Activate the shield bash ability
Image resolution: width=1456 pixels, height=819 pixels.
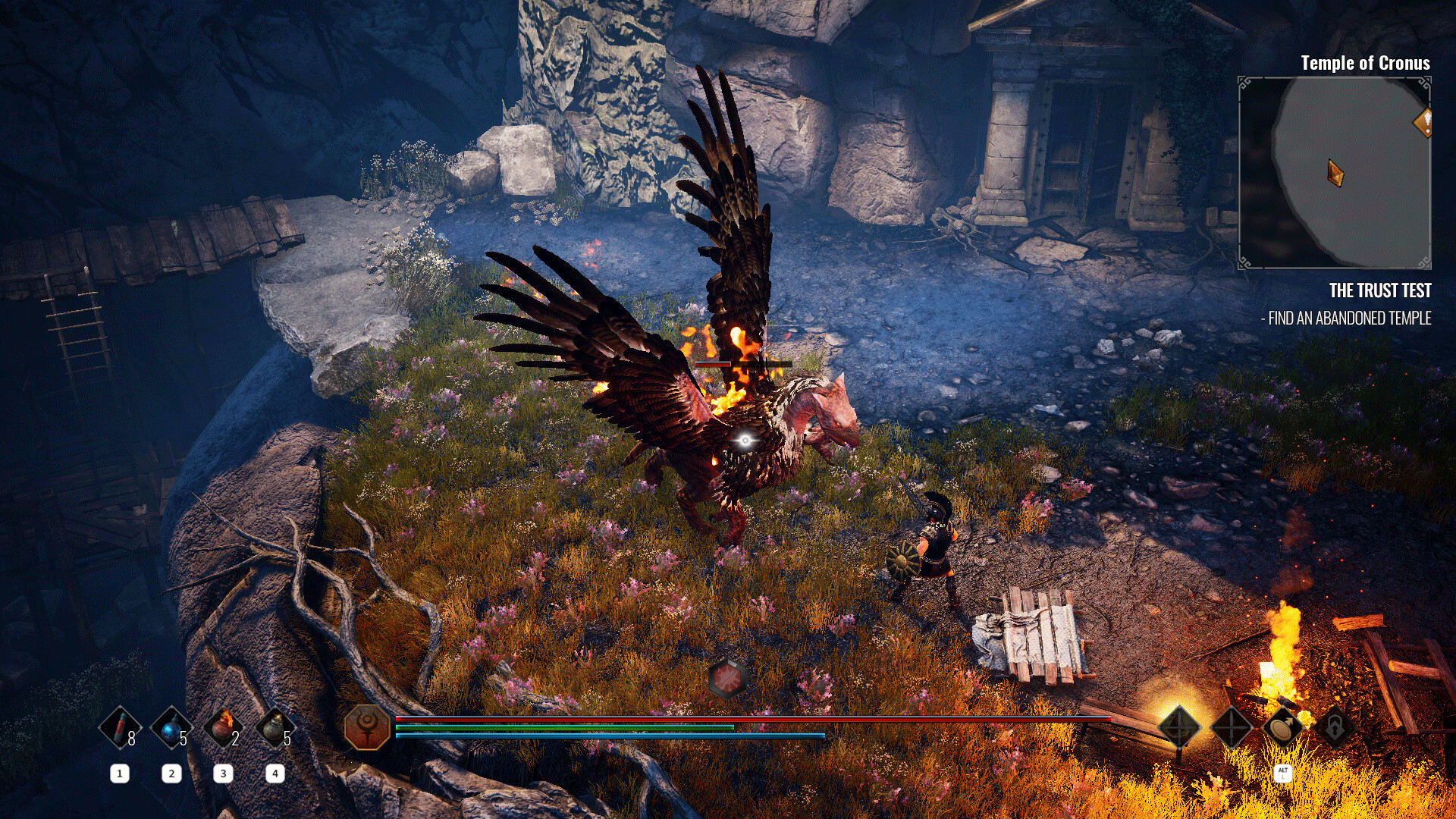[x=1282, y=727]
